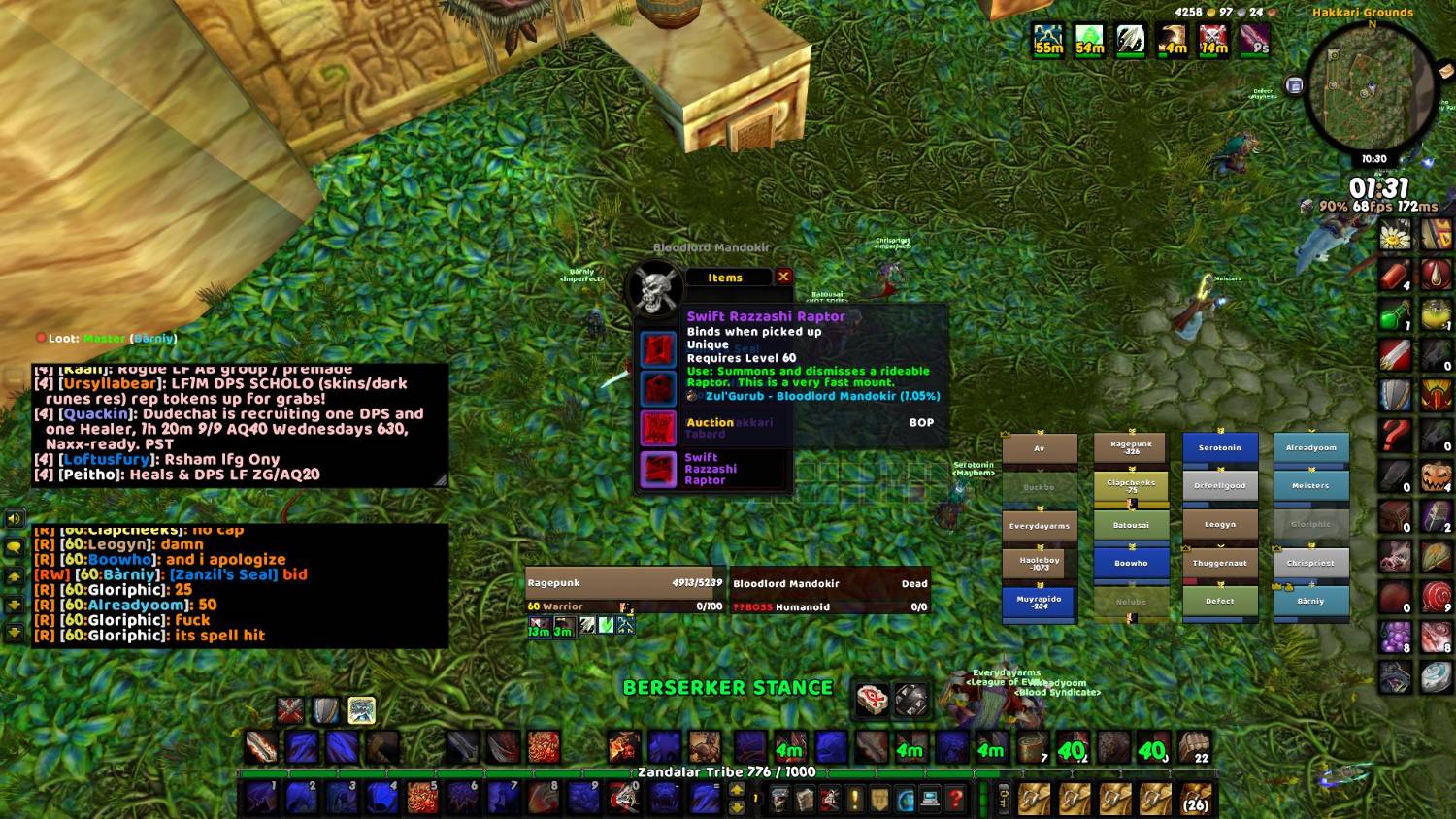
Task: Click the Auction button on the loot tooltip
Action: pyautogui.click(x=710, y=423)
